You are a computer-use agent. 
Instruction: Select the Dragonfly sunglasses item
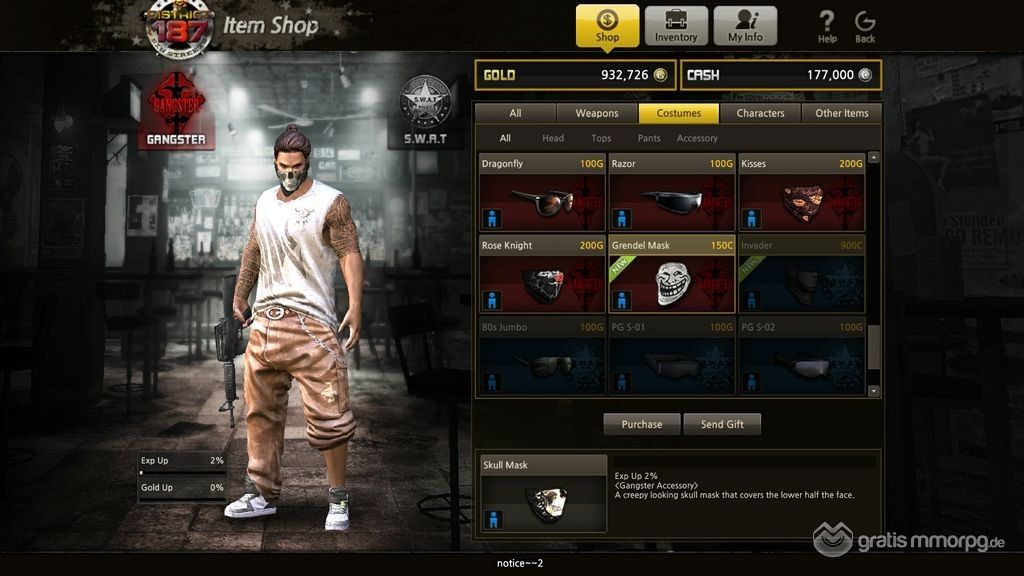coord(542,193)
